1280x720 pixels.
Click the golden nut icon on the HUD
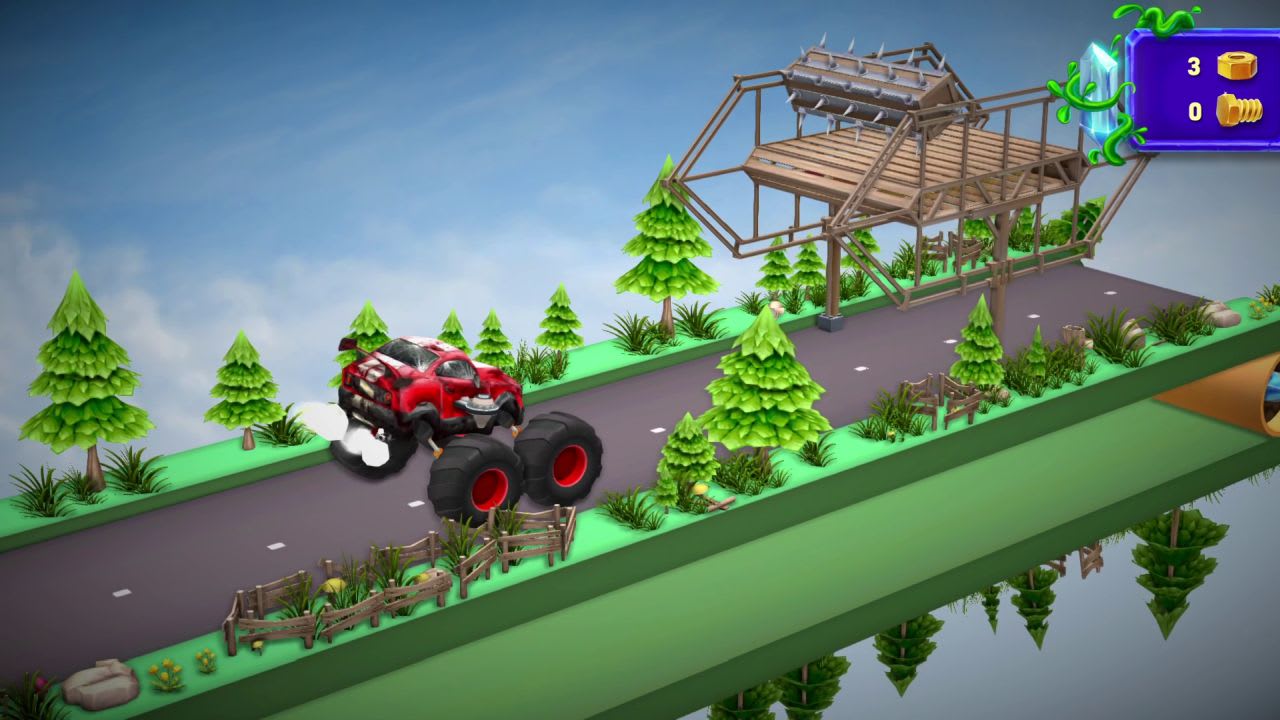[x=1237, y=64]
